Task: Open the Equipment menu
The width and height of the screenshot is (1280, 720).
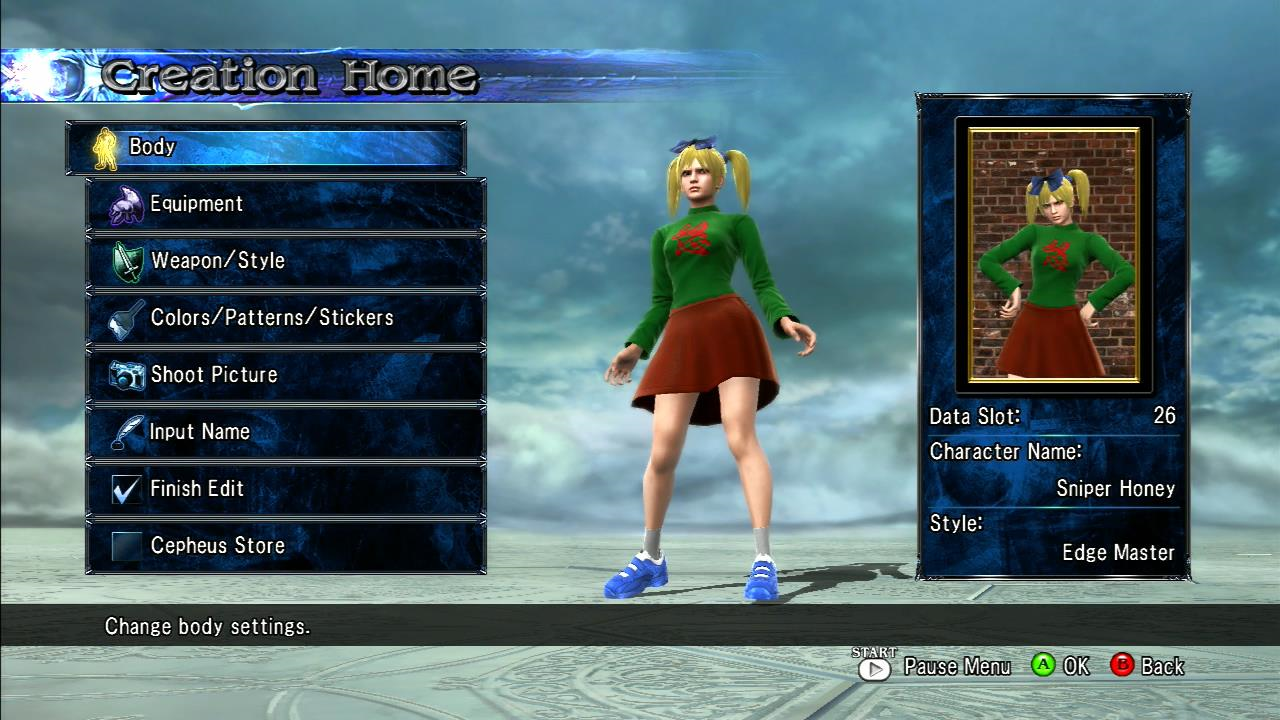Action: (x=286, y=204)
